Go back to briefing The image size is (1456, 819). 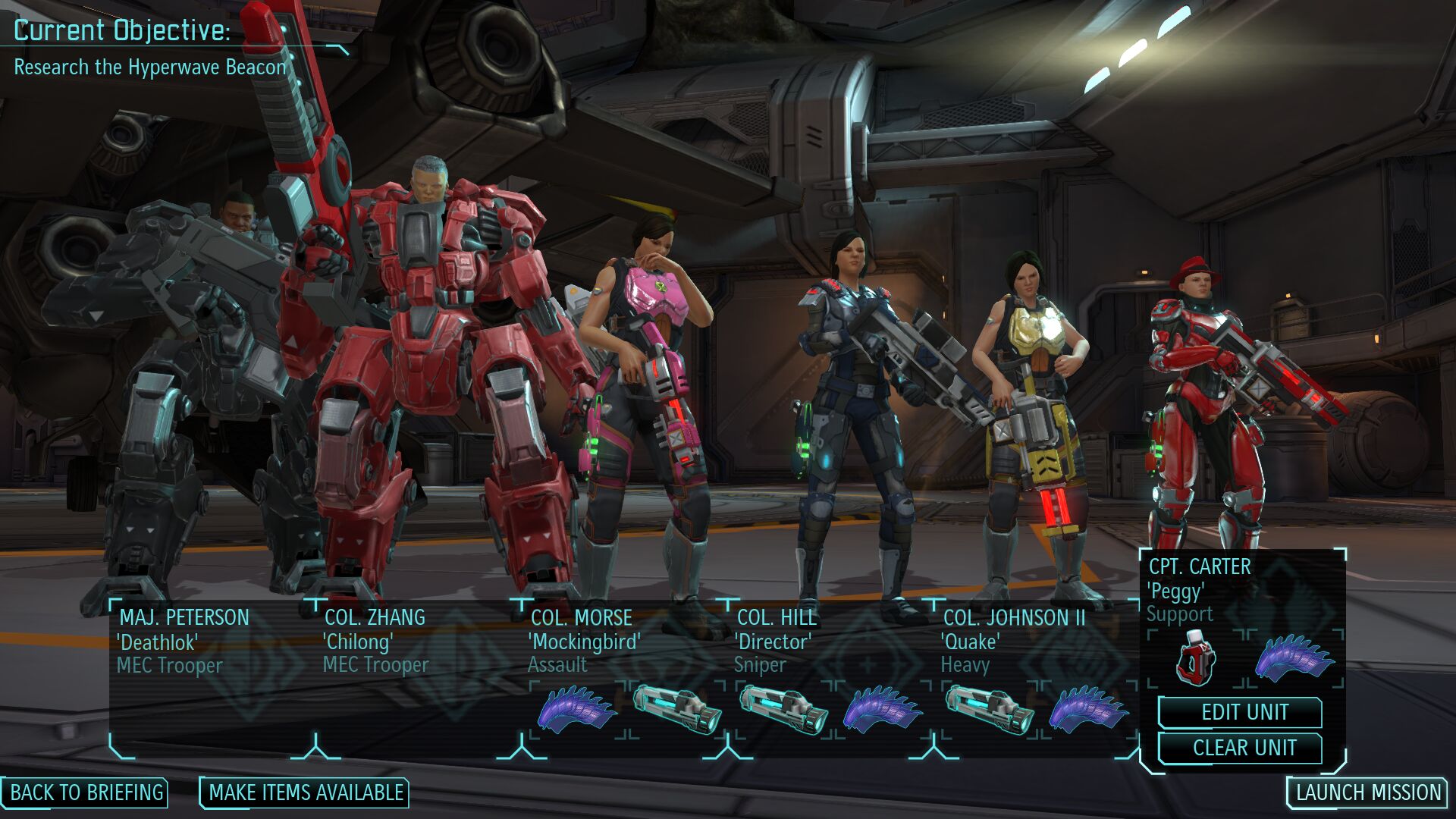(x=86, y=792)
